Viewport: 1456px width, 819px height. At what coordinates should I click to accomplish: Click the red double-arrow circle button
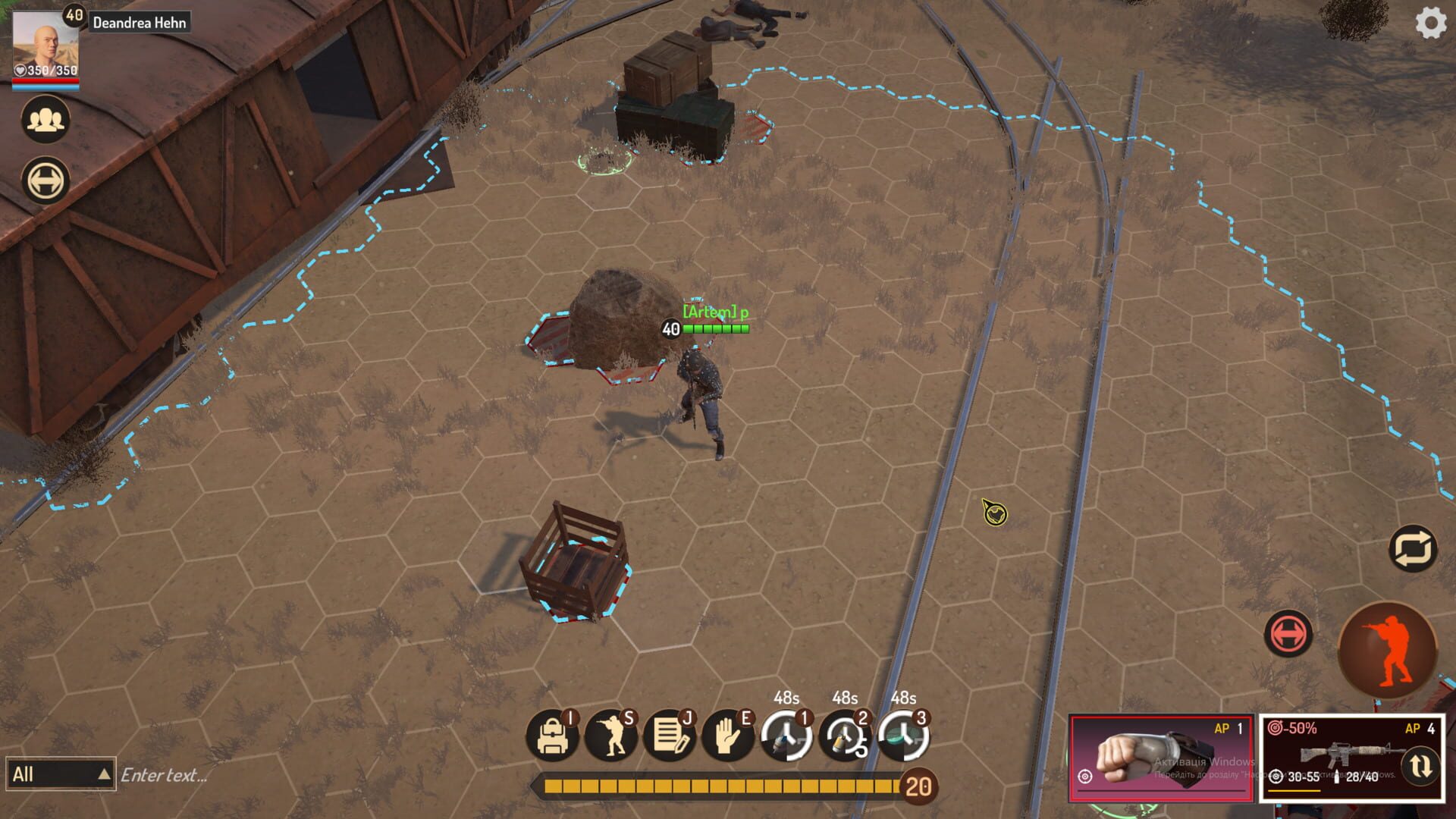click(x=1288, y=633)
